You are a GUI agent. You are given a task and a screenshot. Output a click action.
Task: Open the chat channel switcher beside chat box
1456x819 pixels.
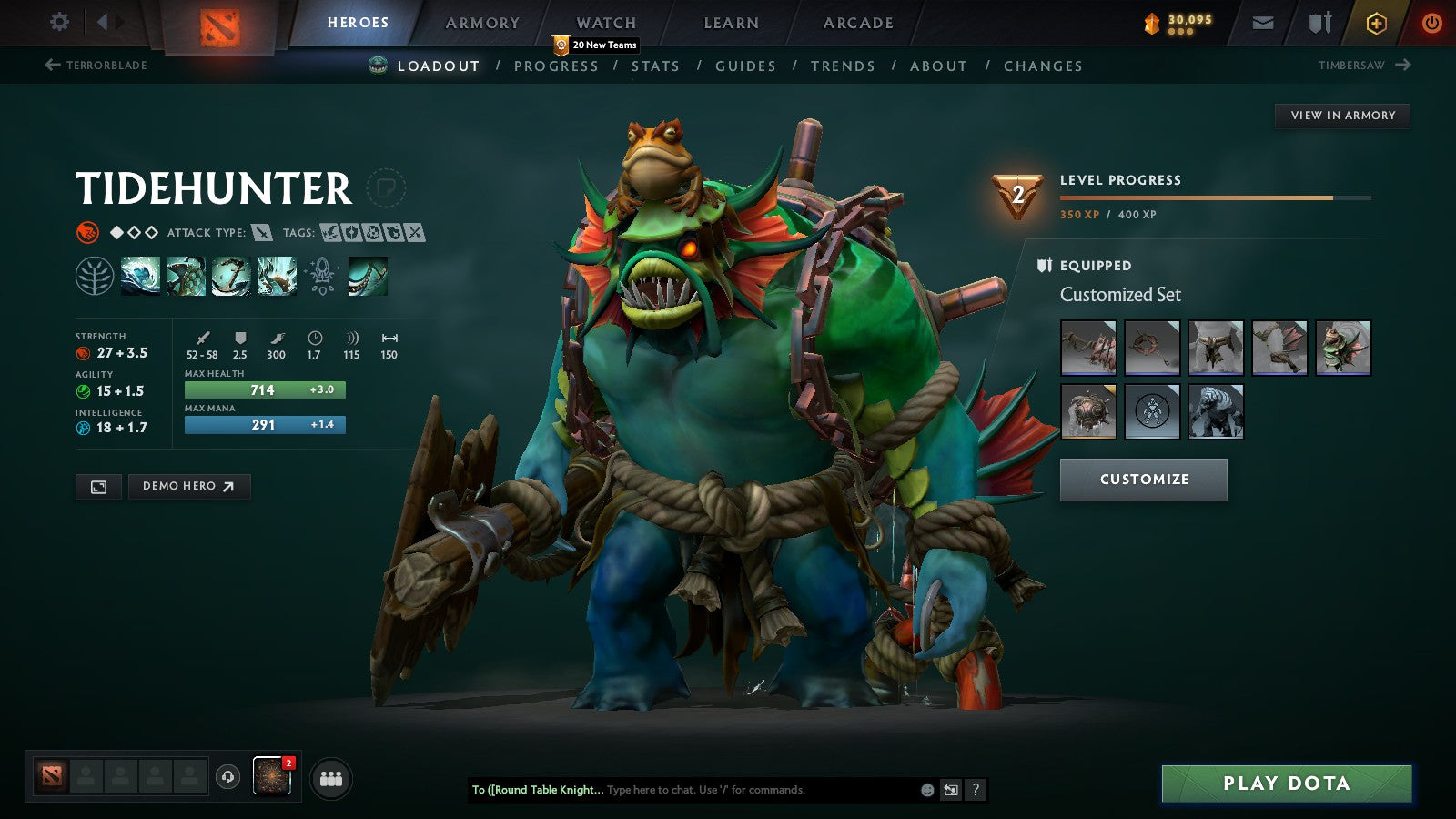950,790
